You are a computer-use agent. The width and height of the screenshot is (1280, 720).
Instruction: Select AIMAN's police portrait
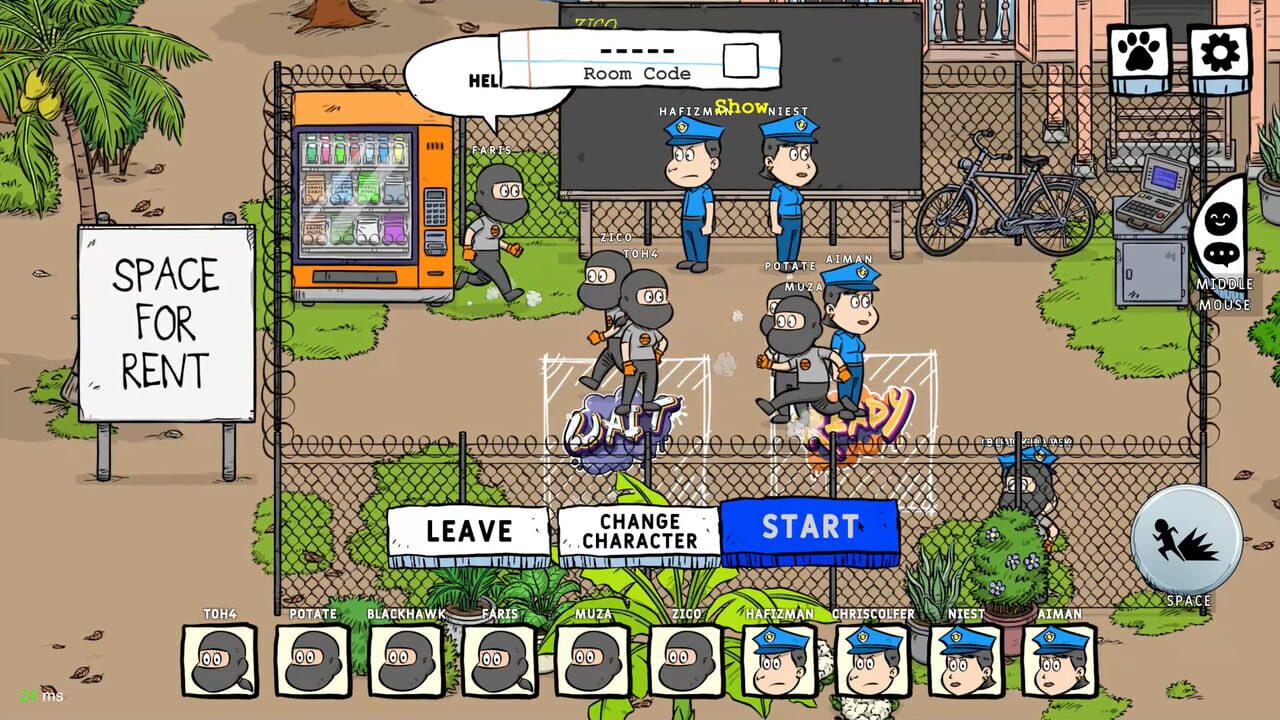click(x=1058, y=658)
